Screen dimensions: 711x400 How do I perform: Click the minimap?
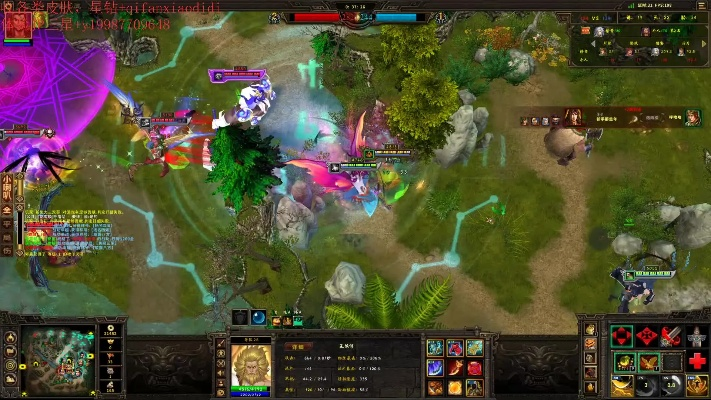click(56, 355)
